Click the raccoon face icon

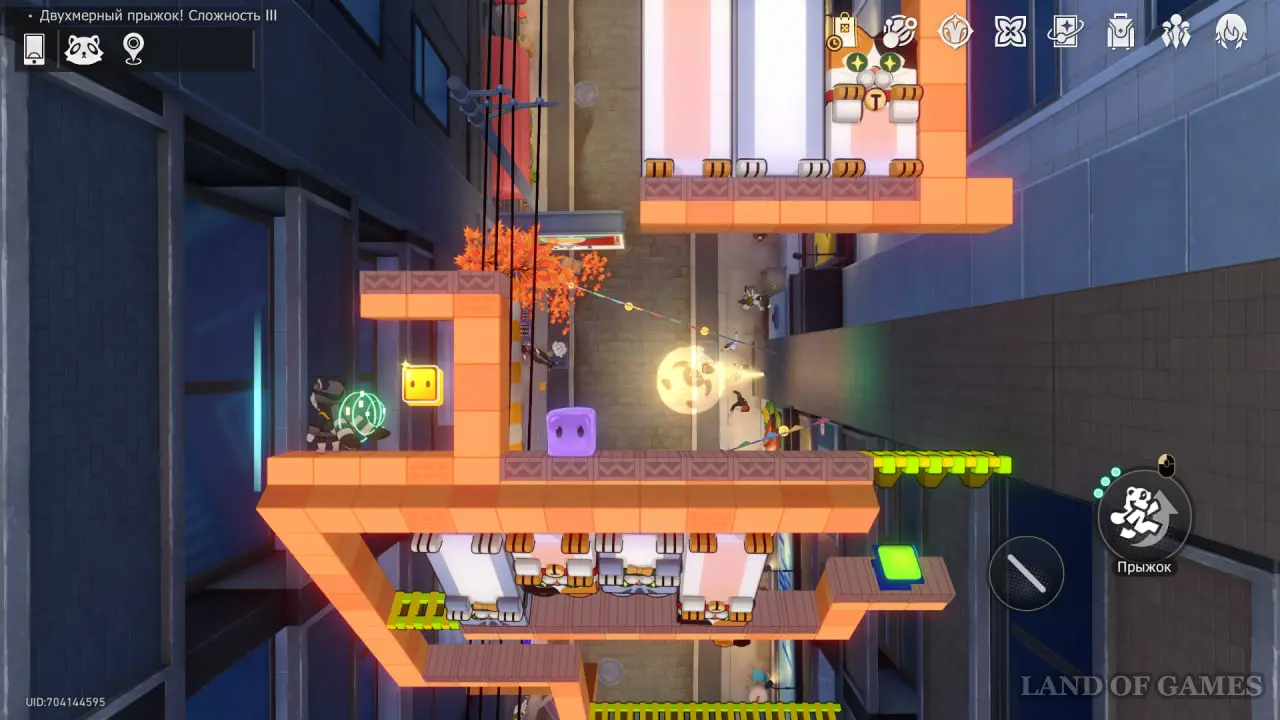click(84, 49)
